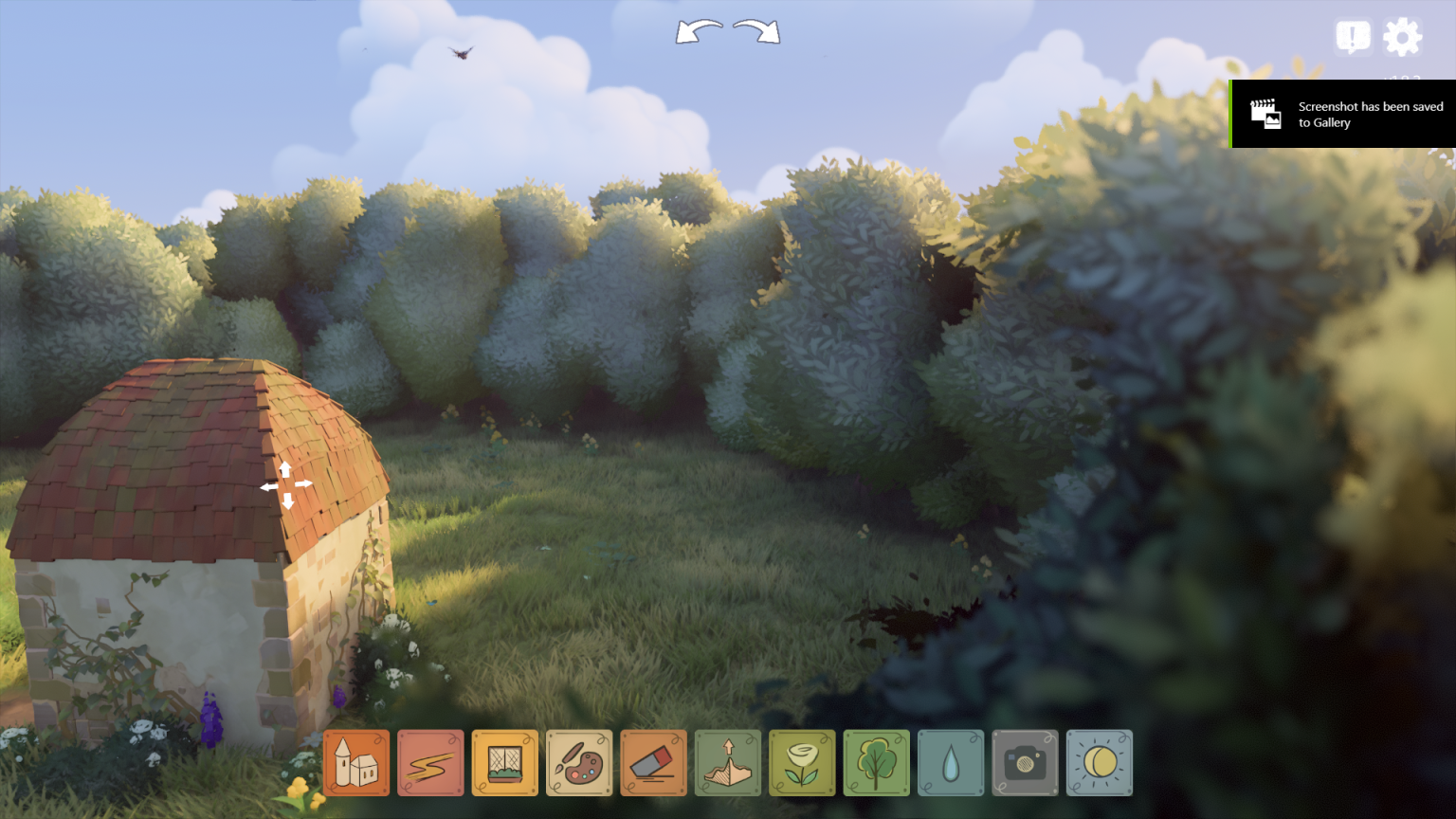
Task: Redo the last action
Action: 754,33
